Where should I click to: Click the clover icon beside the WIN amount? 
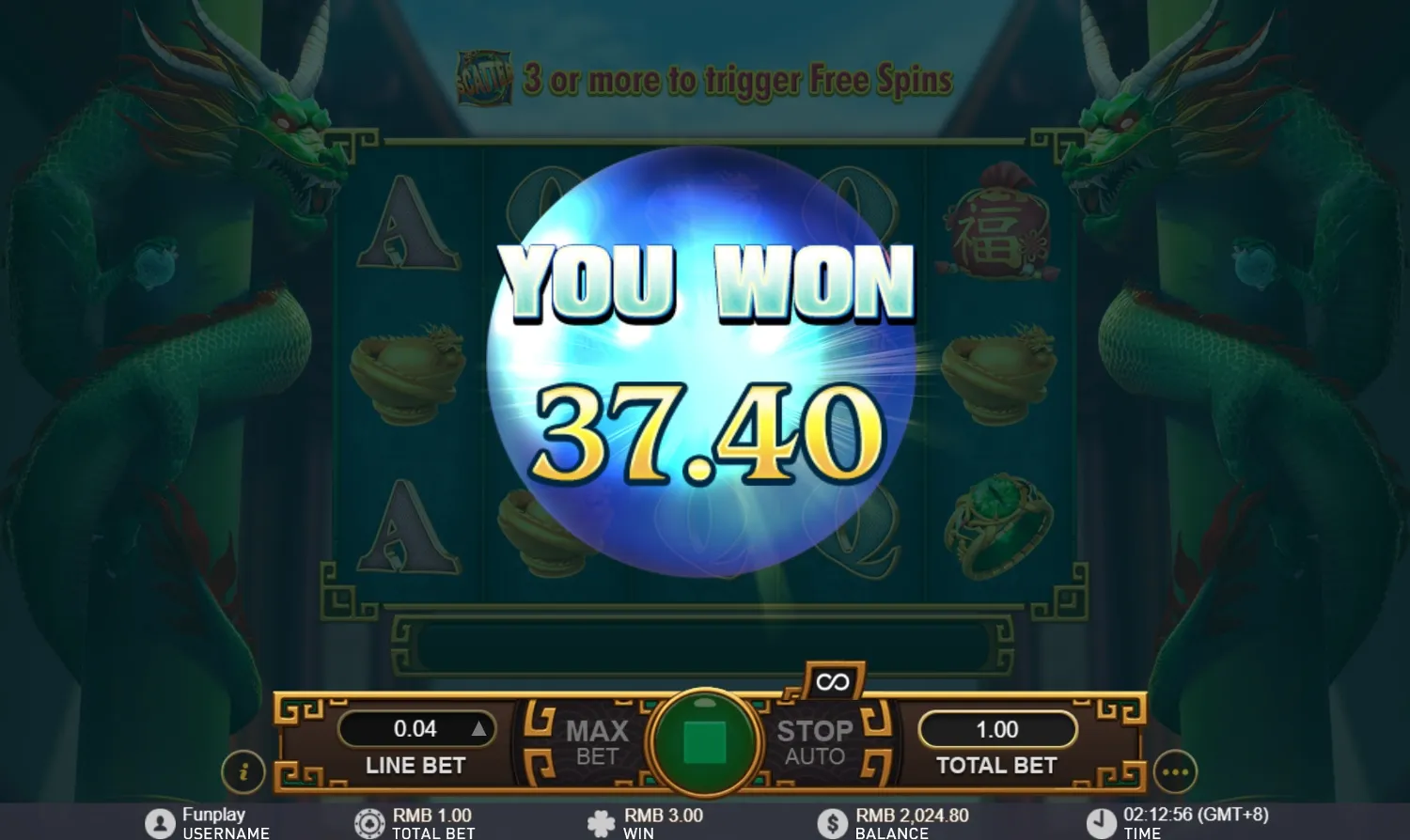tap(603, 819)
